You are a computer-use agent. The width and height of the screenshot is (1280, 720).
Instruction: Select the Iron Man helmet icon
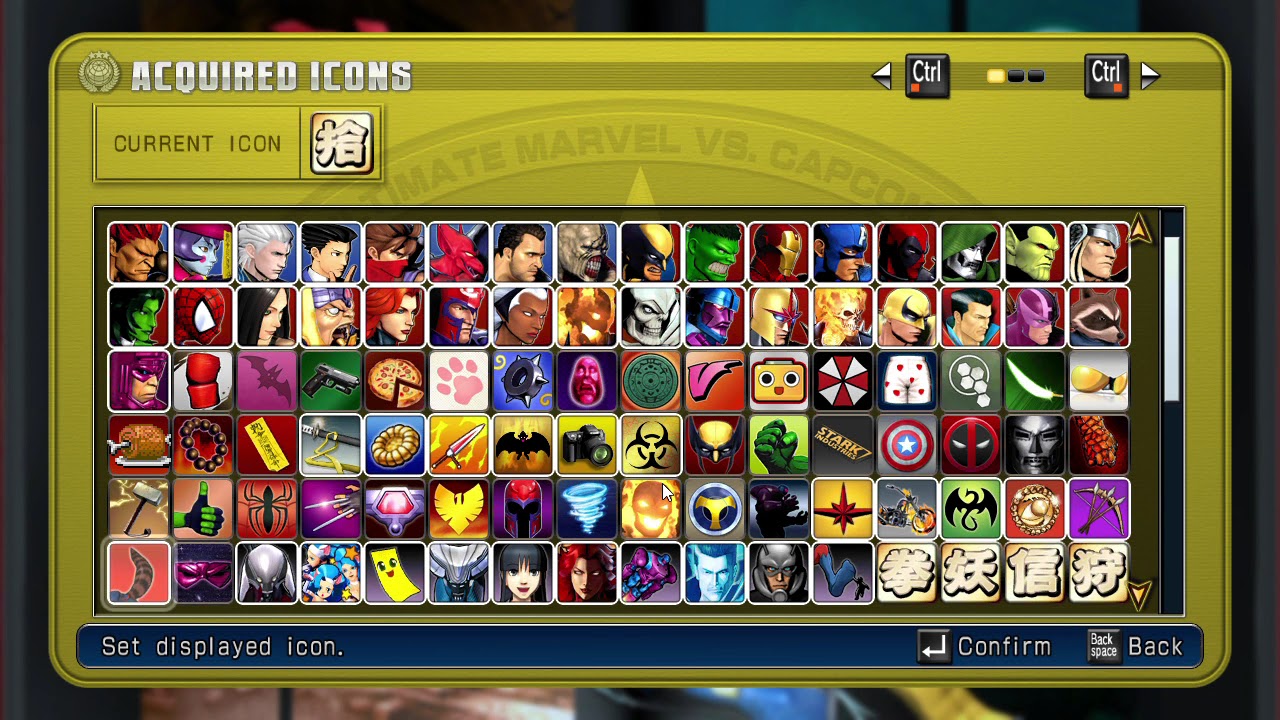pos(779,252)
